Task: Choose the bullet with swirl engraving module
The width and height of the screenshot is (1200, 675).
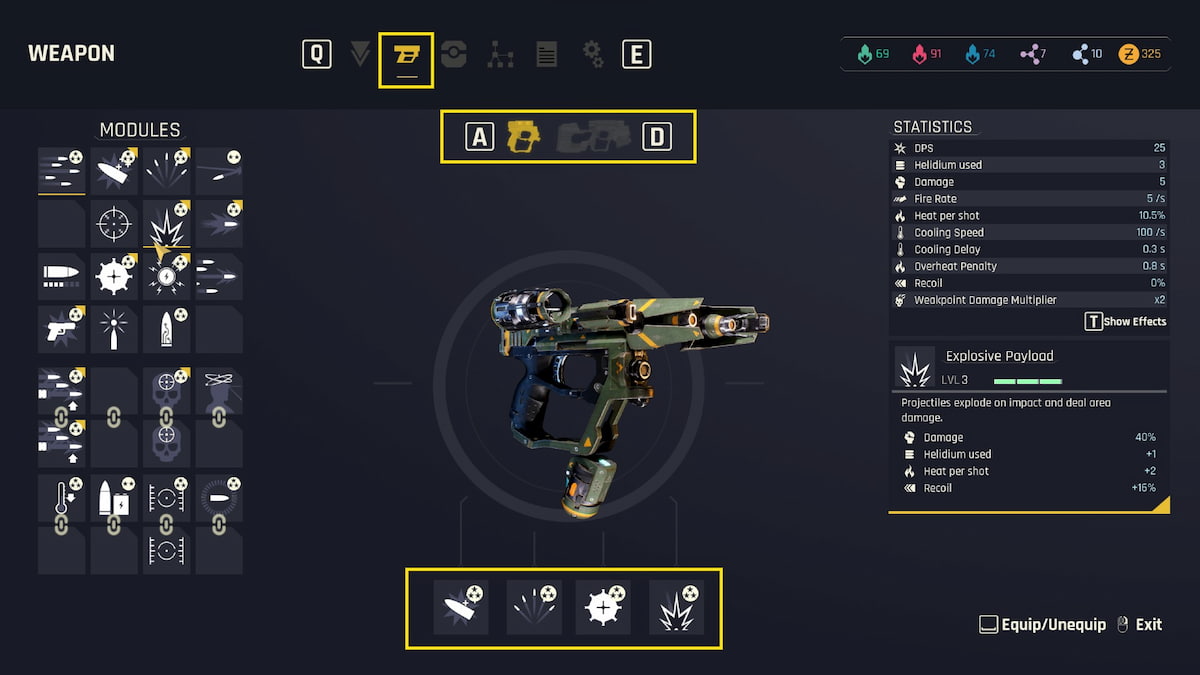Action: click(x=166, y=329)
